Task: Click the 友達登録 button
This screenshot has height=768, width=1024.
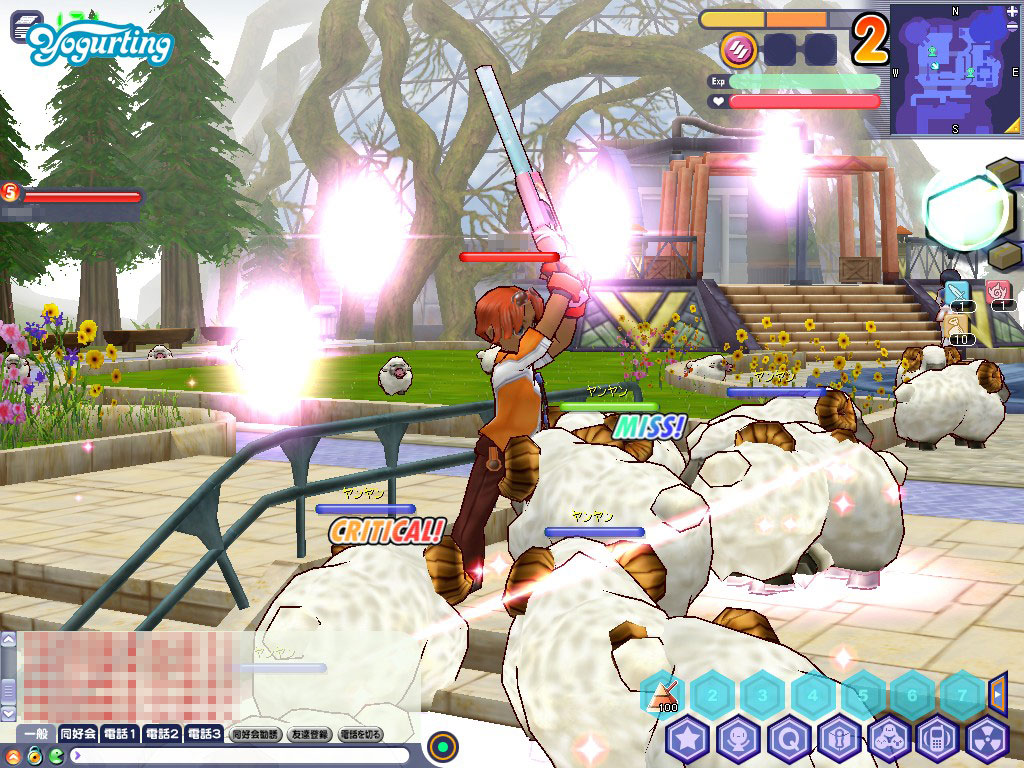Action: coord(309,734)
